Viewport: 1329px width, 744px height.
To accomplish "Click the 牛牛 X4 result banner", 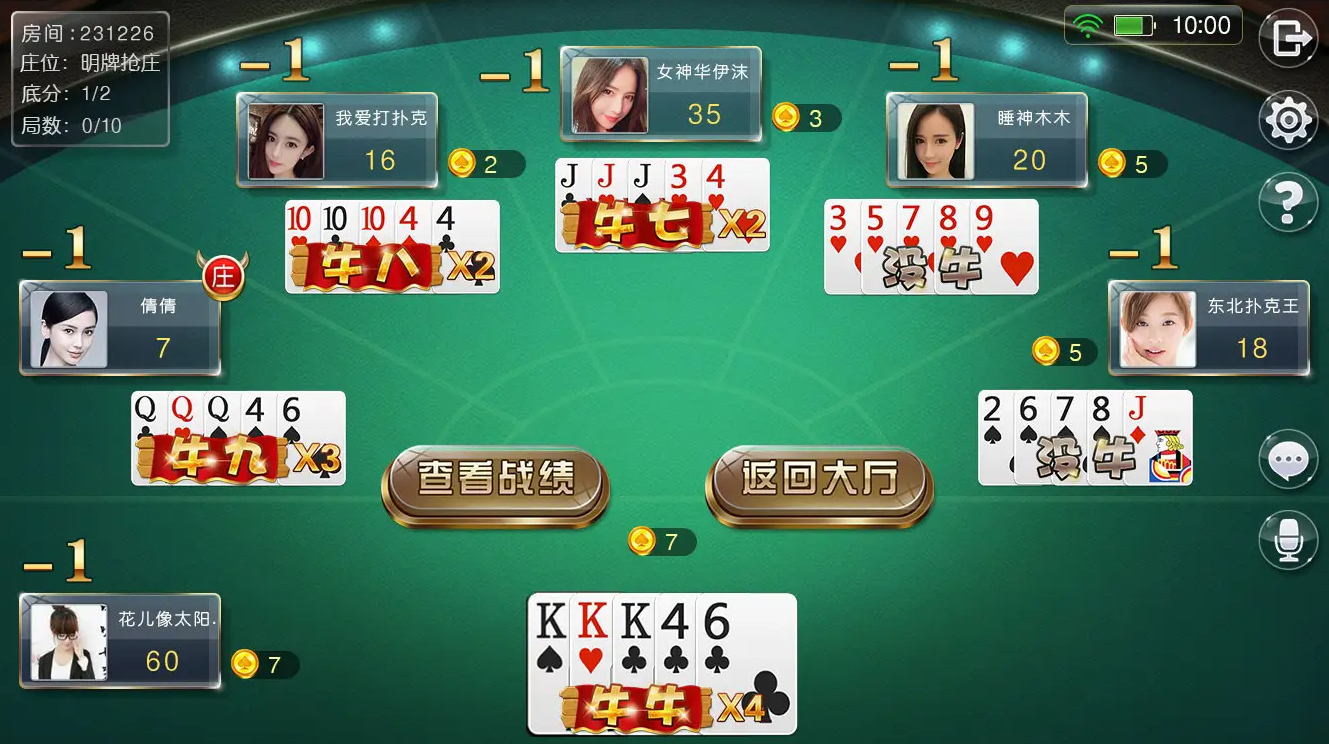I will point(660,707).
